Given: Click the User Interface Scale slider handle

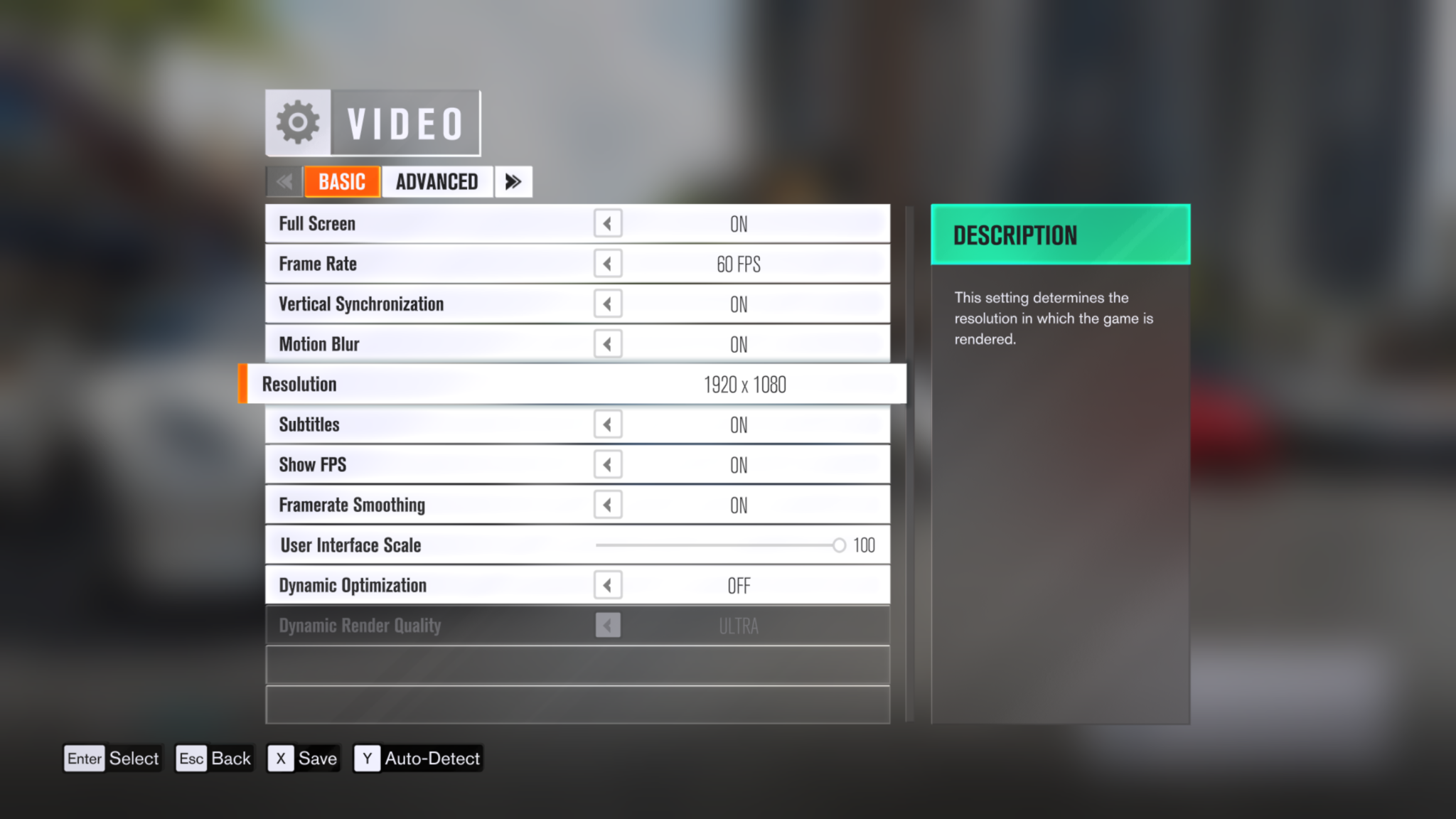Looking at the screenshot, I should tap(839, 545).
